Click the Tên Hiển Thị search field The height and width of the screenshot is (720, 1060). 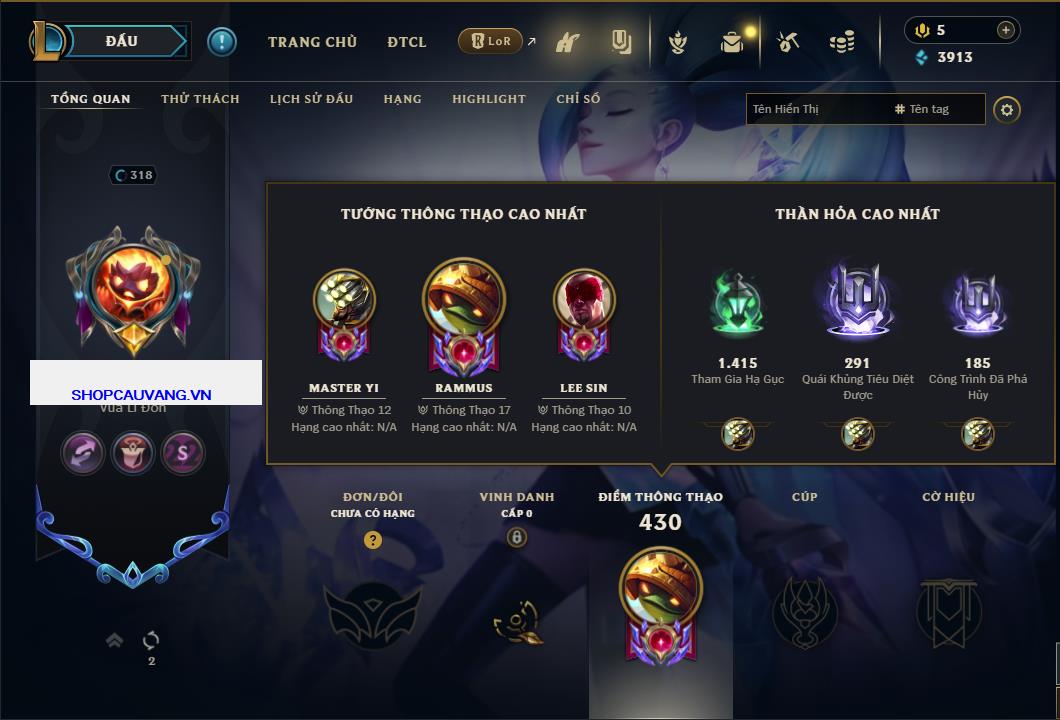817,109
